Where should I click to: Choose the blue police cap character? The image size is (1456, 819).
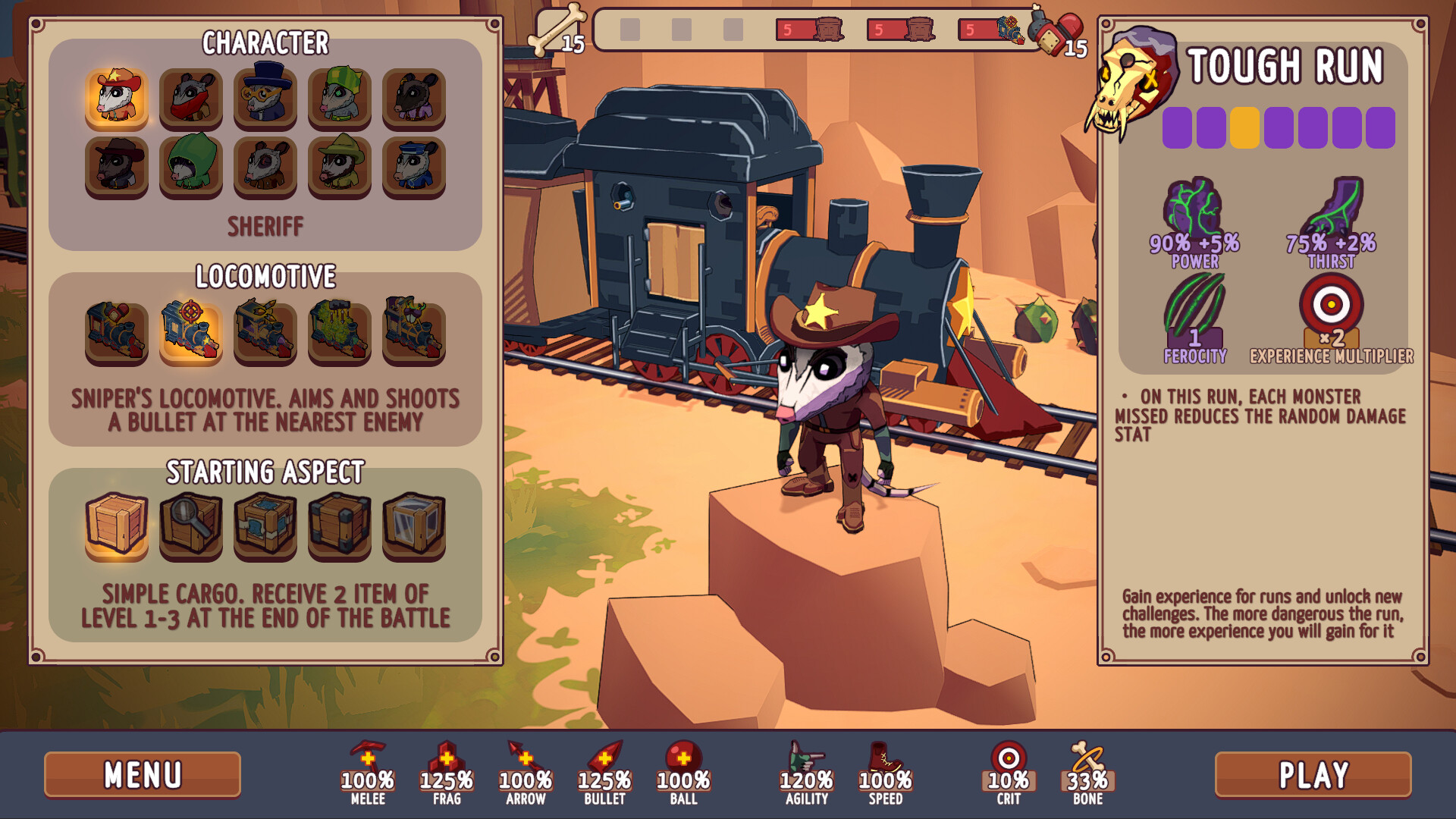point(413,164)
